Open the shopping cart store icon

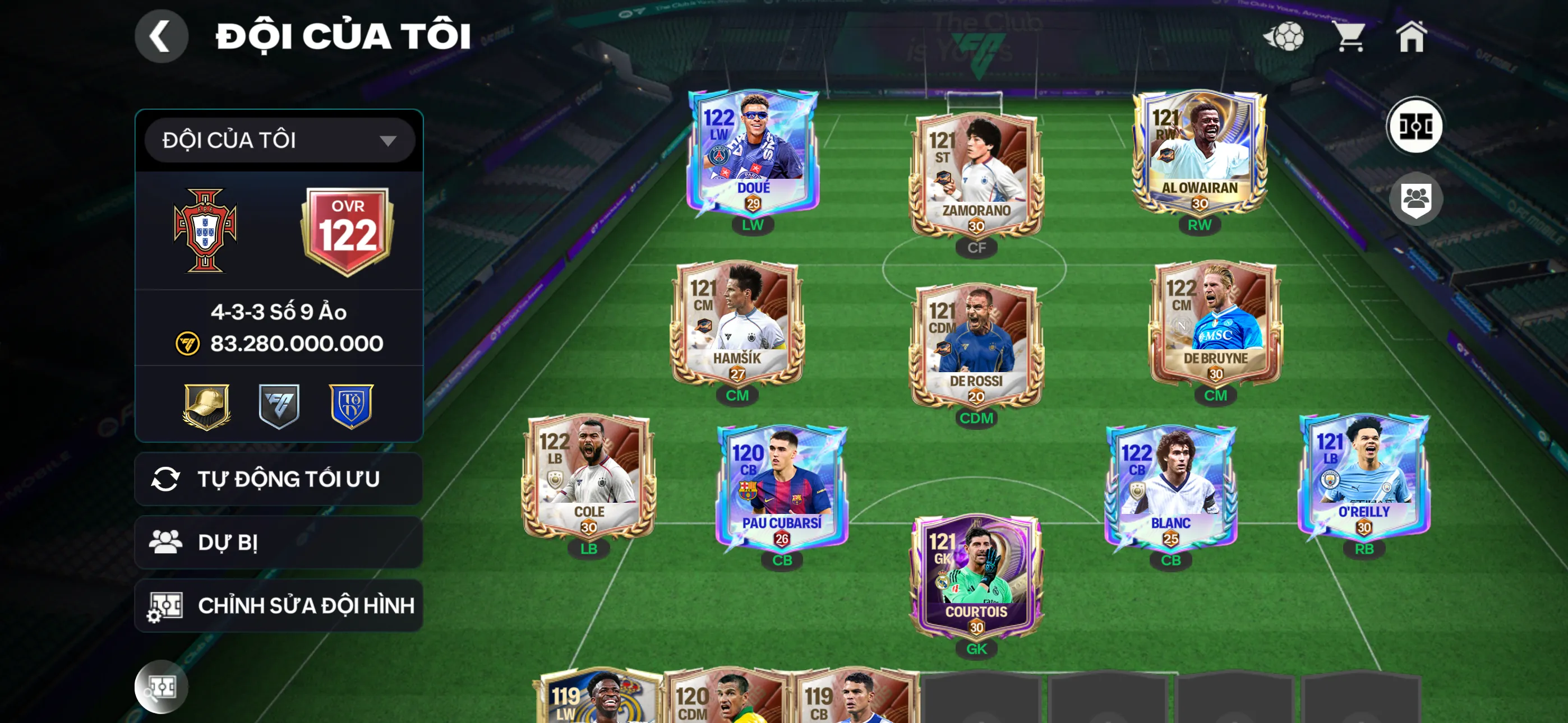[x=1353, y=36]
